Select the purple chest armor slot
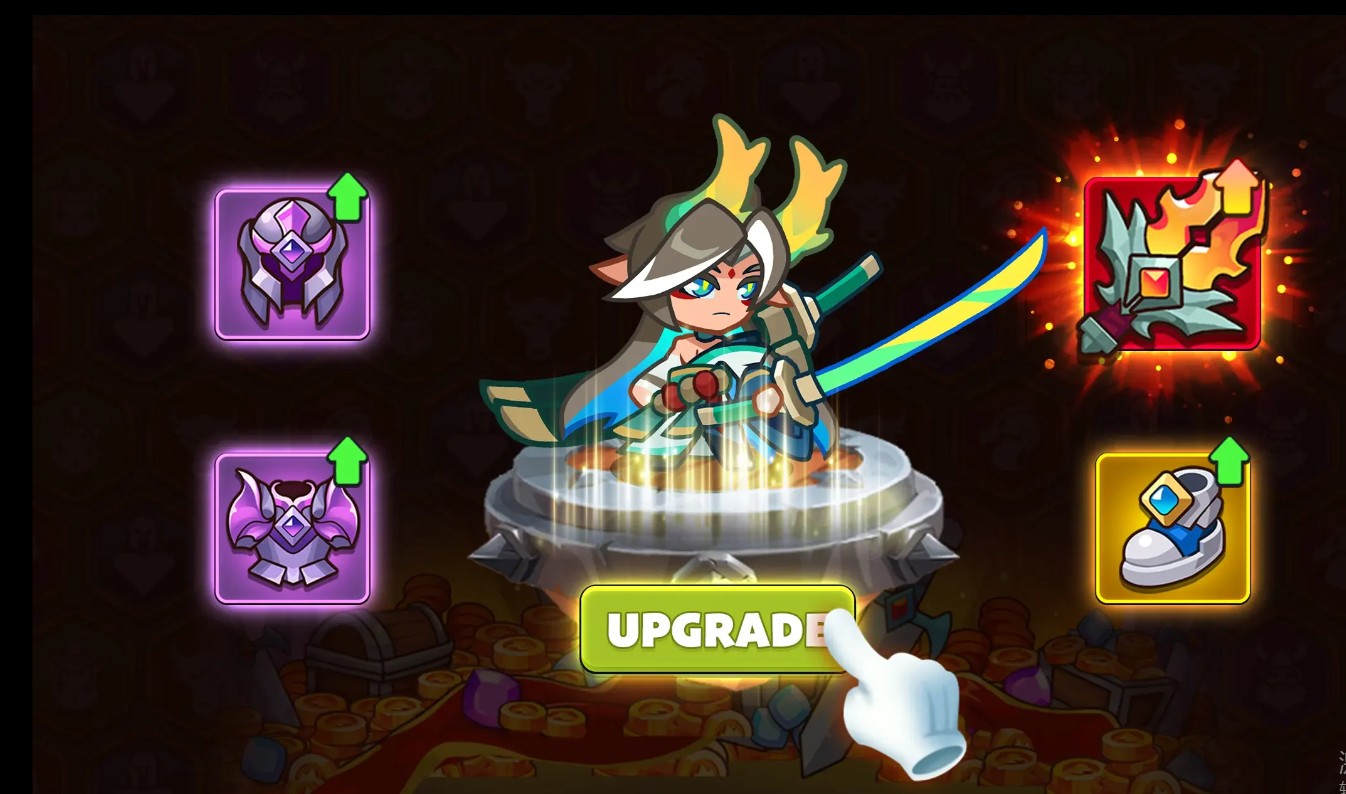 coord(292,528)
